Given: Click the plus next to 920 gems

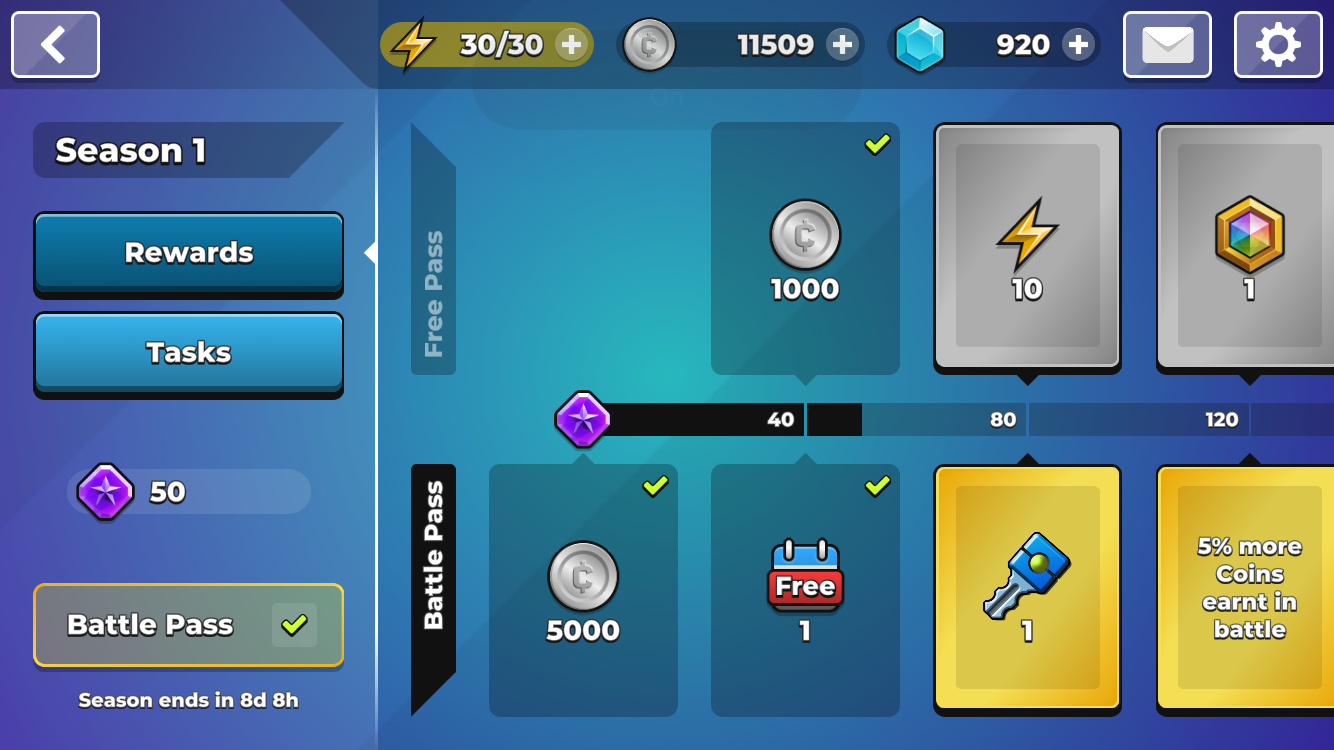Looking at the screenshot, I should point(1078,44).
